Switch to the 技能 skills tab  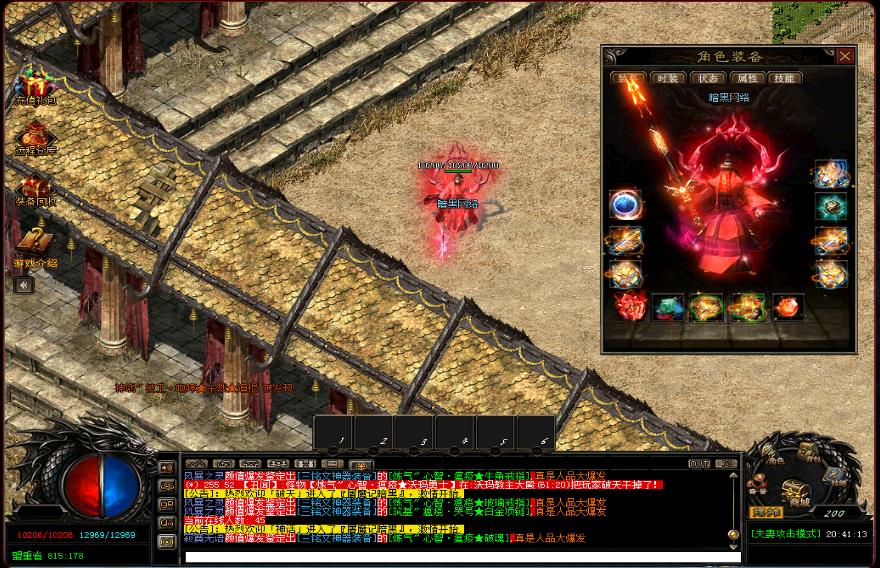pyautogui.click(x=785, y=78)
